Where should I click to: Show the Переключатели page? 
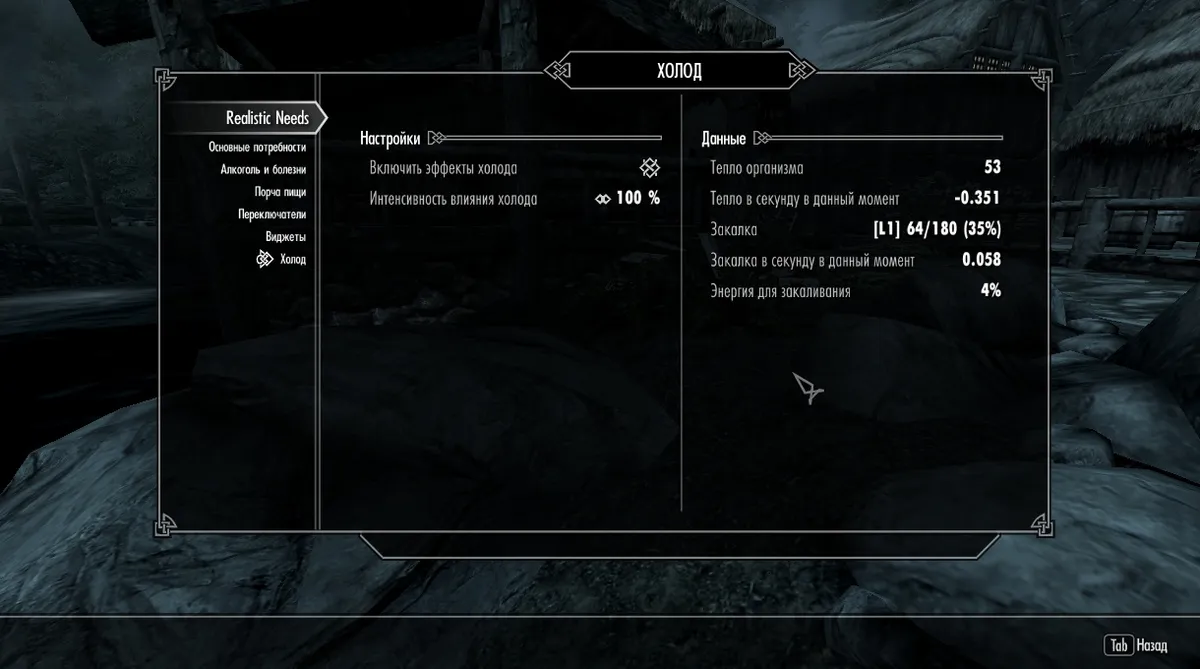tap(272, 214)
